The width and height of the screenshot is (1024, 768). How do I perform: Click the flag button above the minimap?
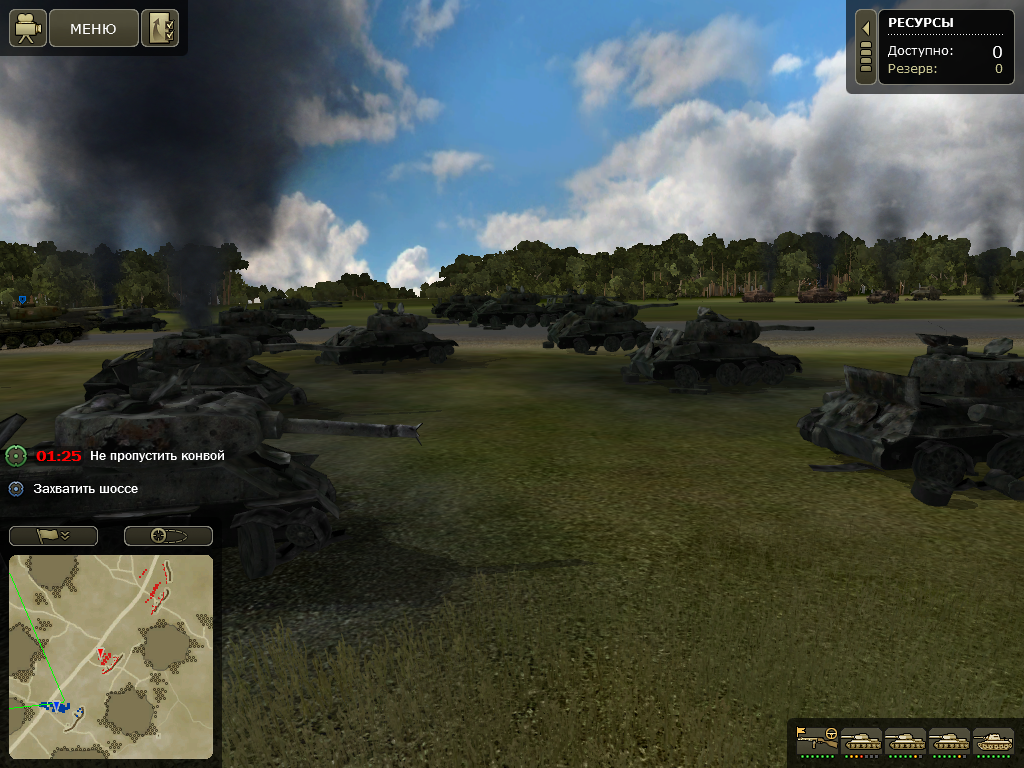[x=53, y=536]
